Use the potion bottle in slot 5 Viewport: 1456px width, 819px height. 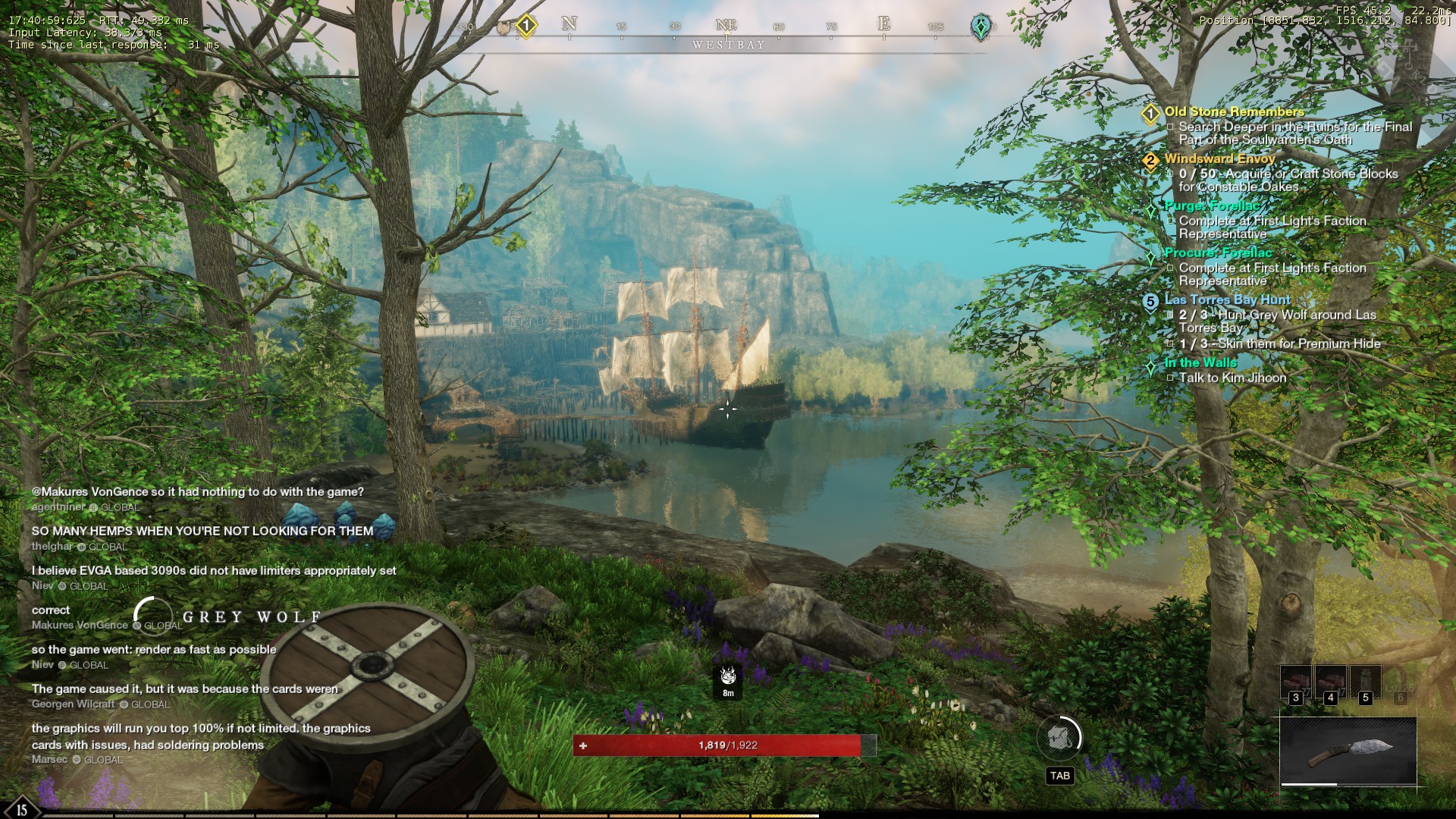point(1365,682)
